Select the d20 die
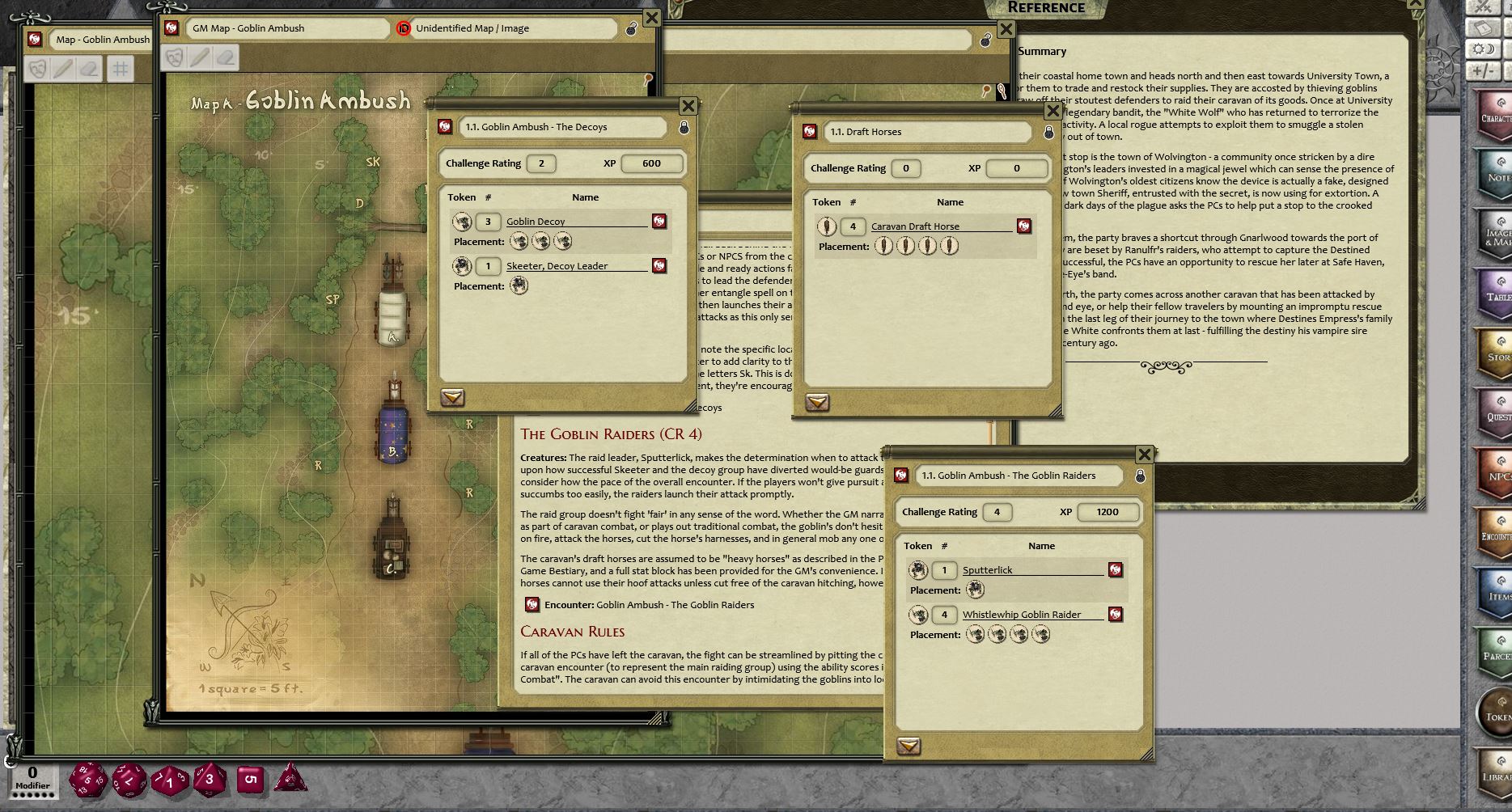The image size is (1512, 812). [87, 780]
